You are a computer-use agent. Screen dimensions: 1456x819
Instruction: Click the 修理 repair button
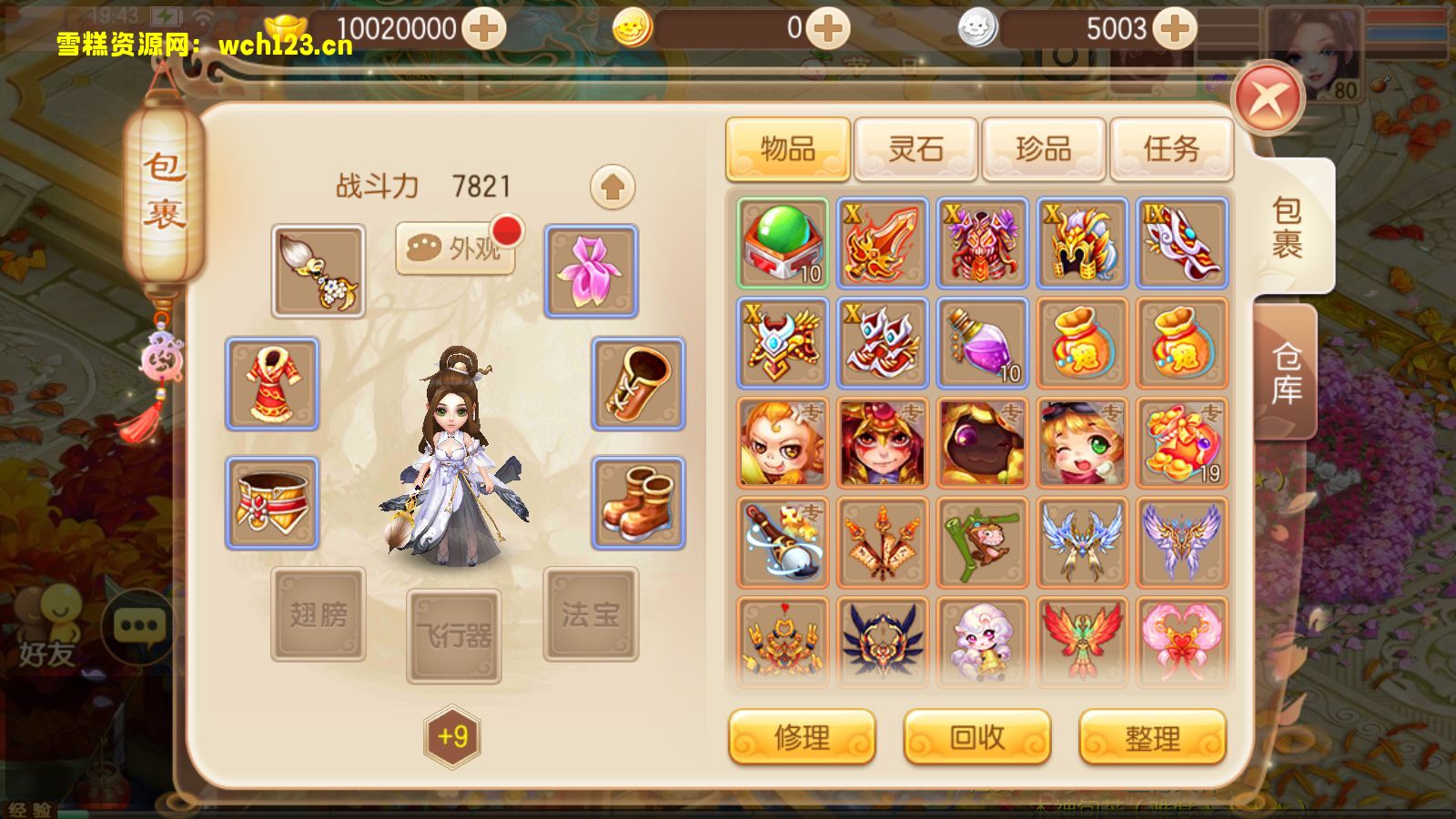coord(801,738)
